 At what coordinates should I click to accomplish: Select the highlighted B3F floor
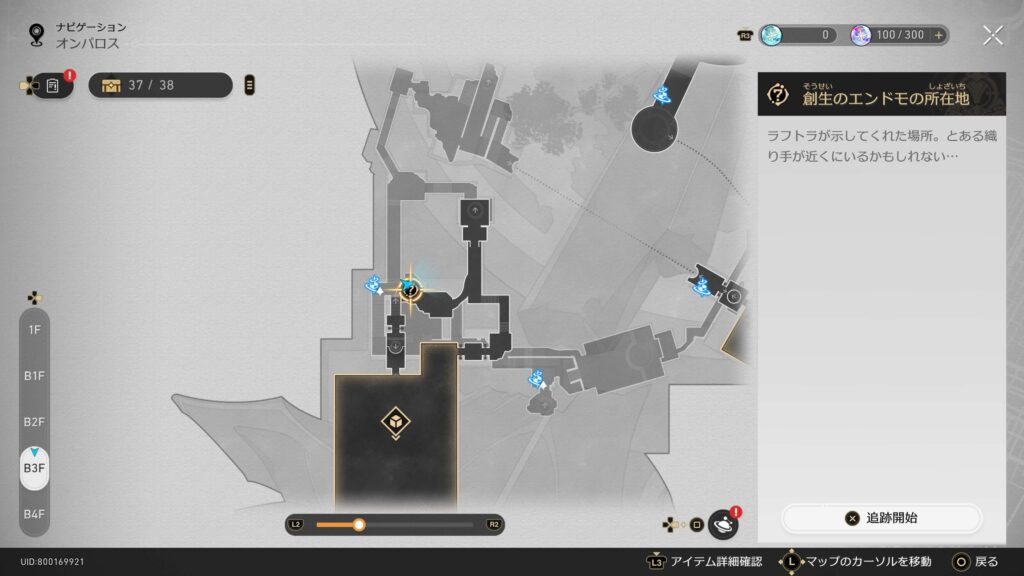tap(34, 467)
